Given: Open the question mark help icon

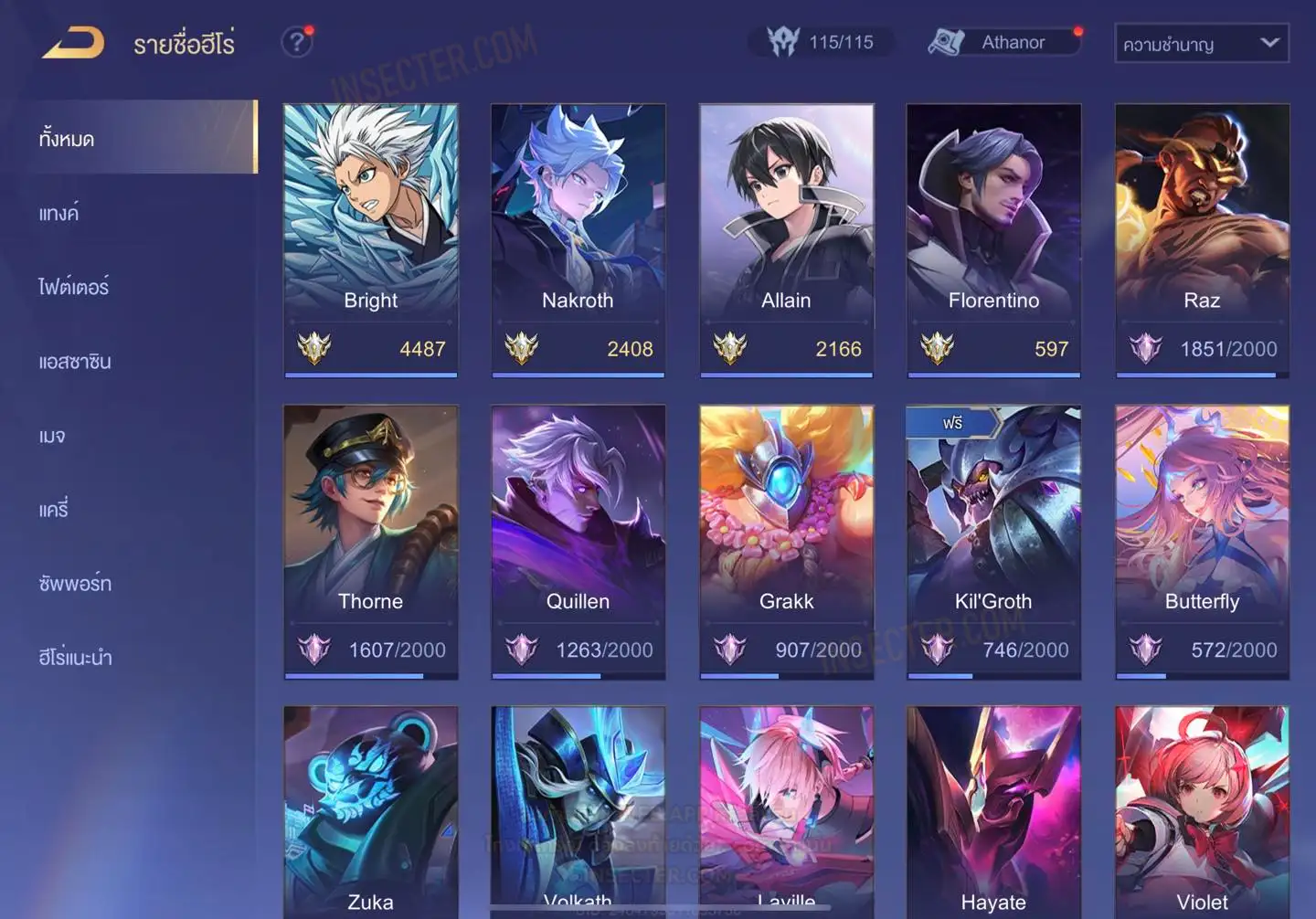Looking at the screenshot, I should pyautogui.click(x=296, y=42).
